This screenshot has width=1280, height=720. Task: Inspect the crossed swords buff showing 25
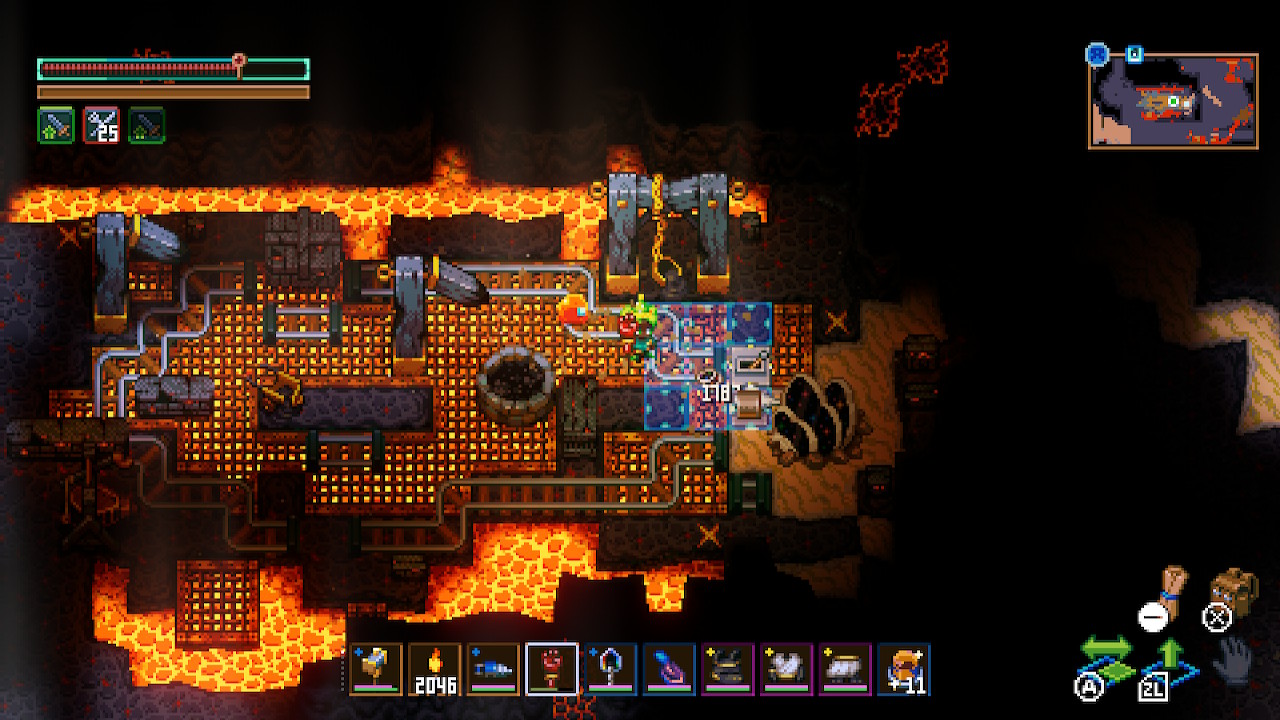point(101,125)
